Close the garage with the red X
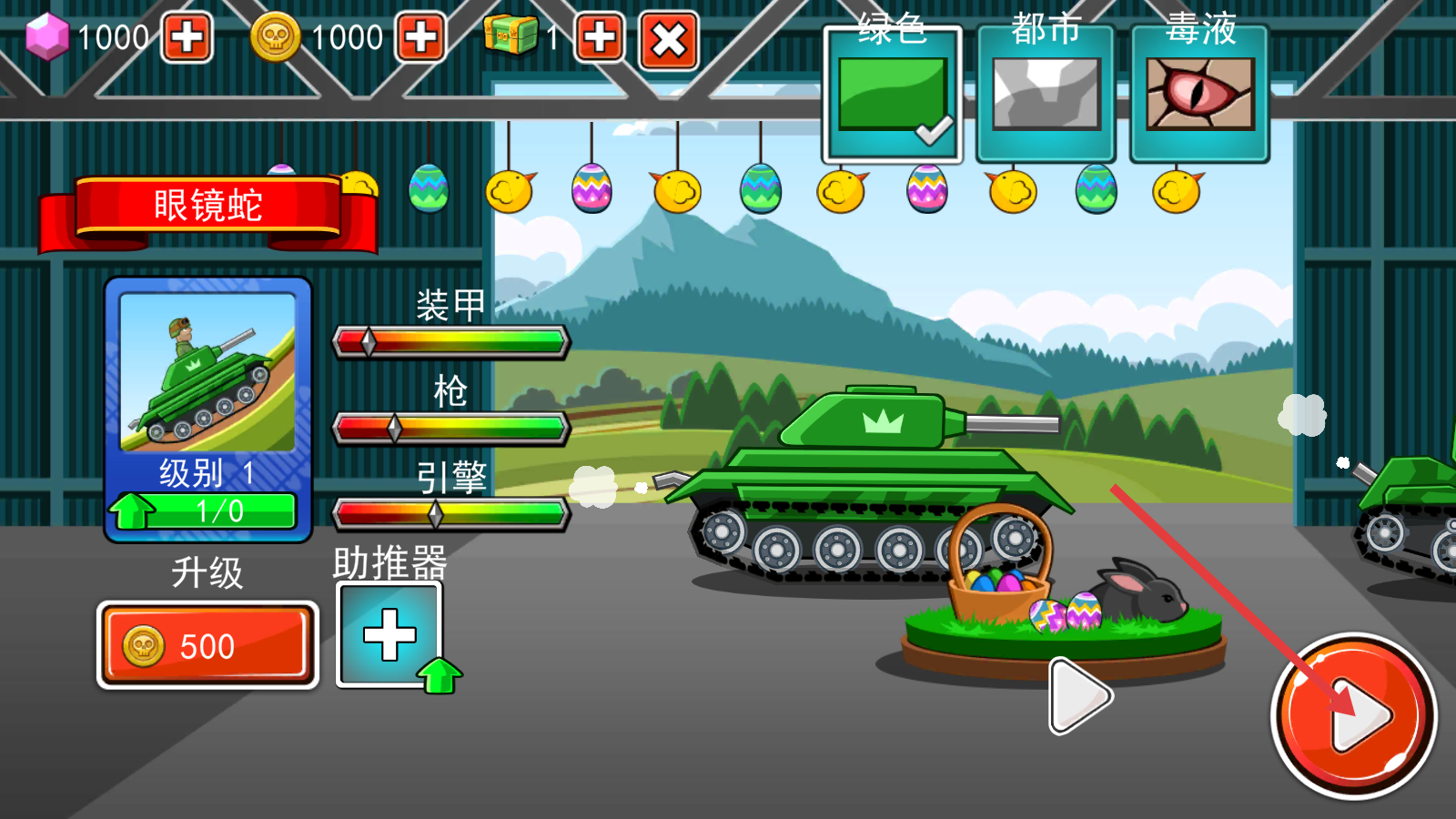The image size is (1456, 819). point(669,40)
